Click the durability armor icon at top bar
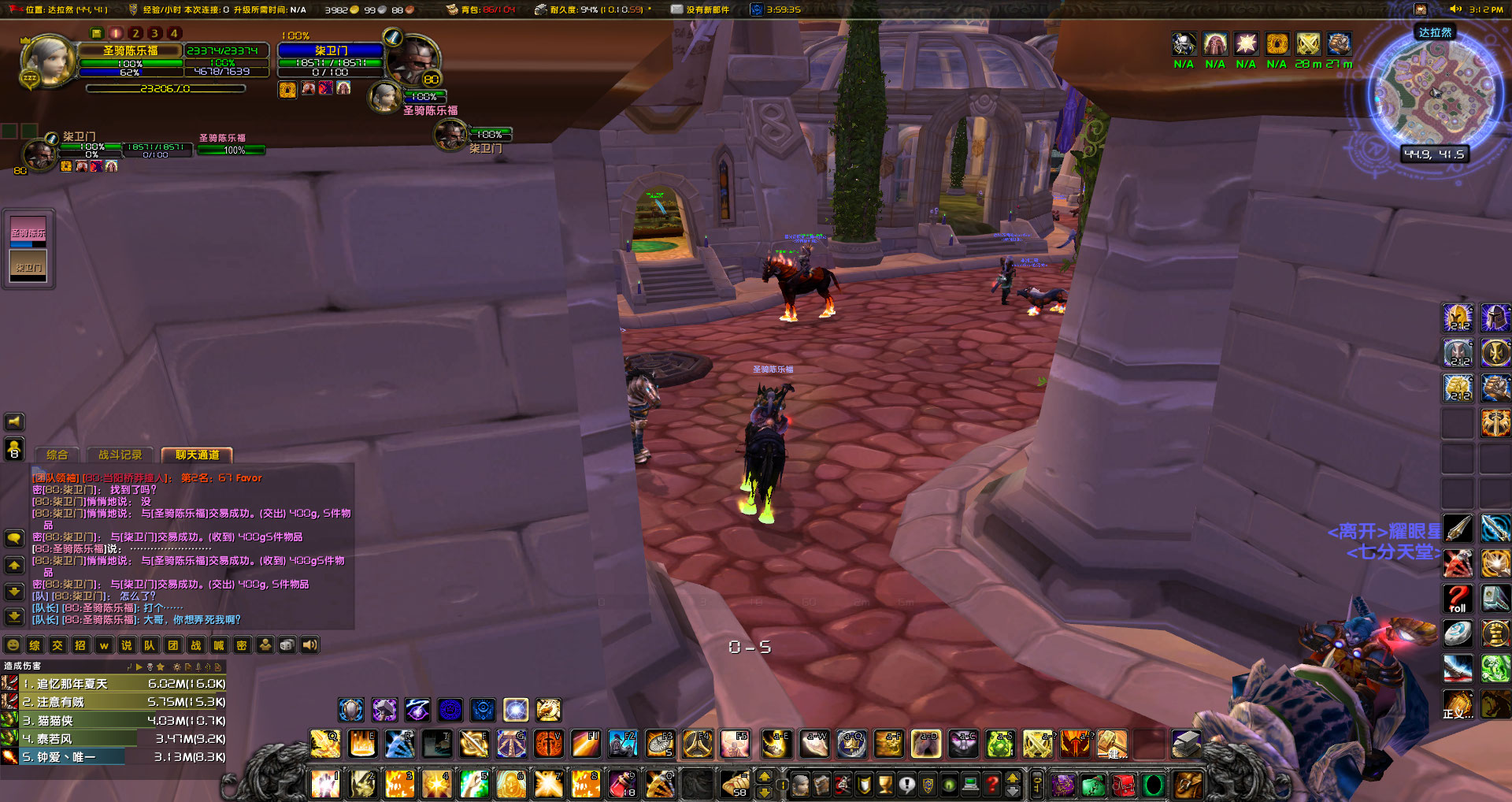The image size is (1512, 802). click(x=542, y=10)
